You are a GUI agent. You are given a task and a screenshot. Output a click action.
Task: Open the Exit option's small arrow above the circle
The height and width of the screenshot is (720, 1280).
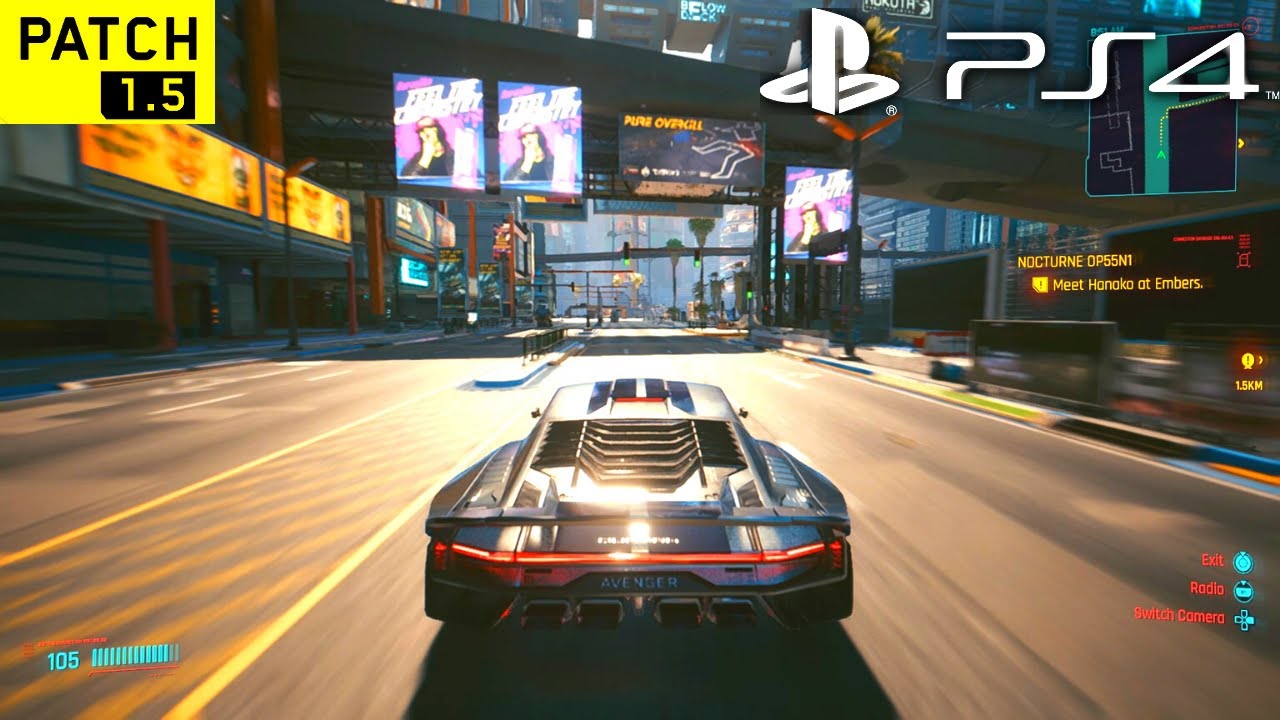pos(1243,553)
